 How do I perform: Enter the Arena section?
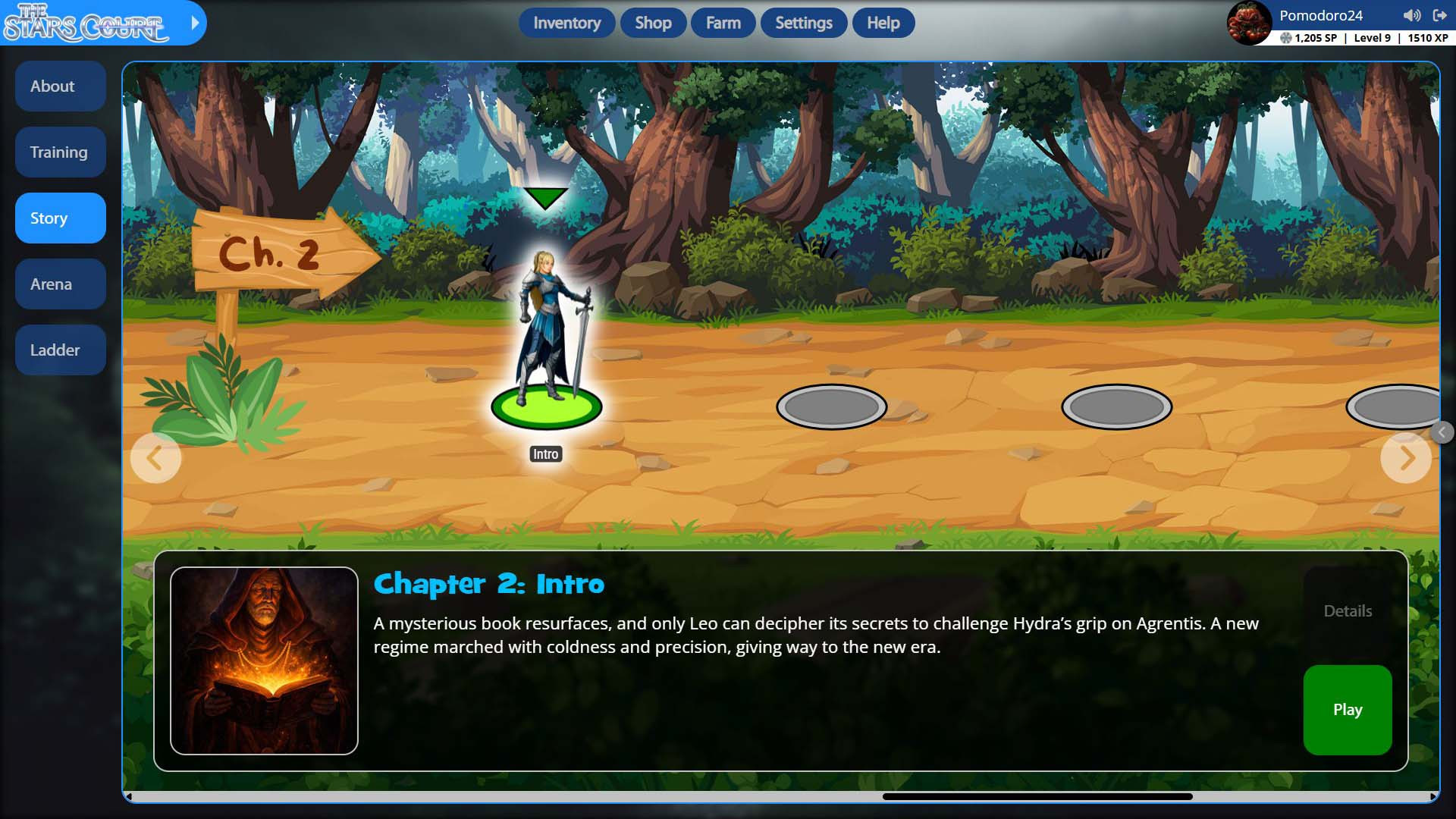click(60, 284)
